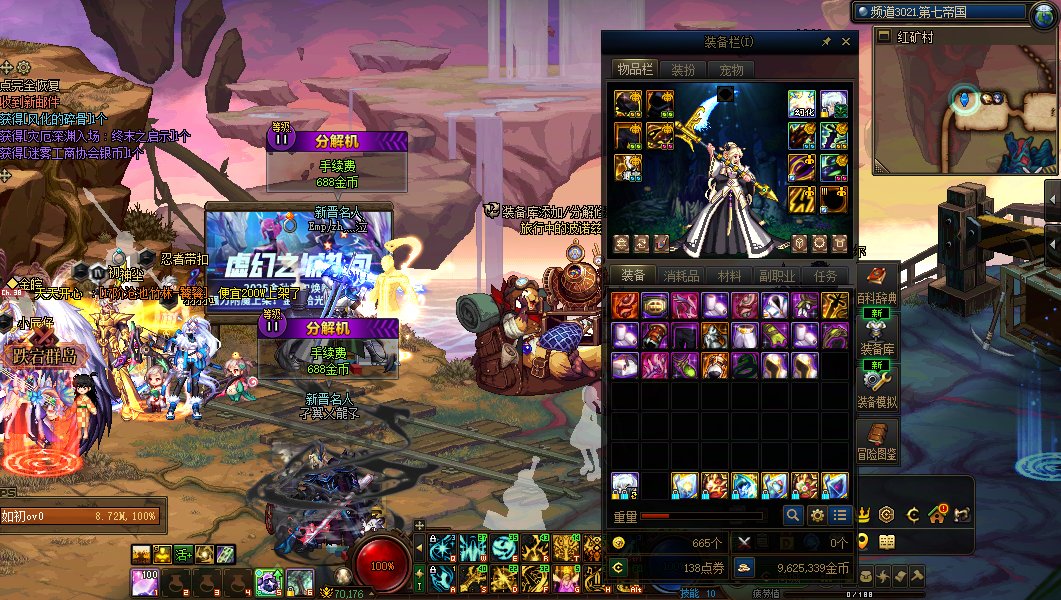Switch to the 材料 materials tab
The width and height of the screenshot is (1061, 600).
click(730, 276)
